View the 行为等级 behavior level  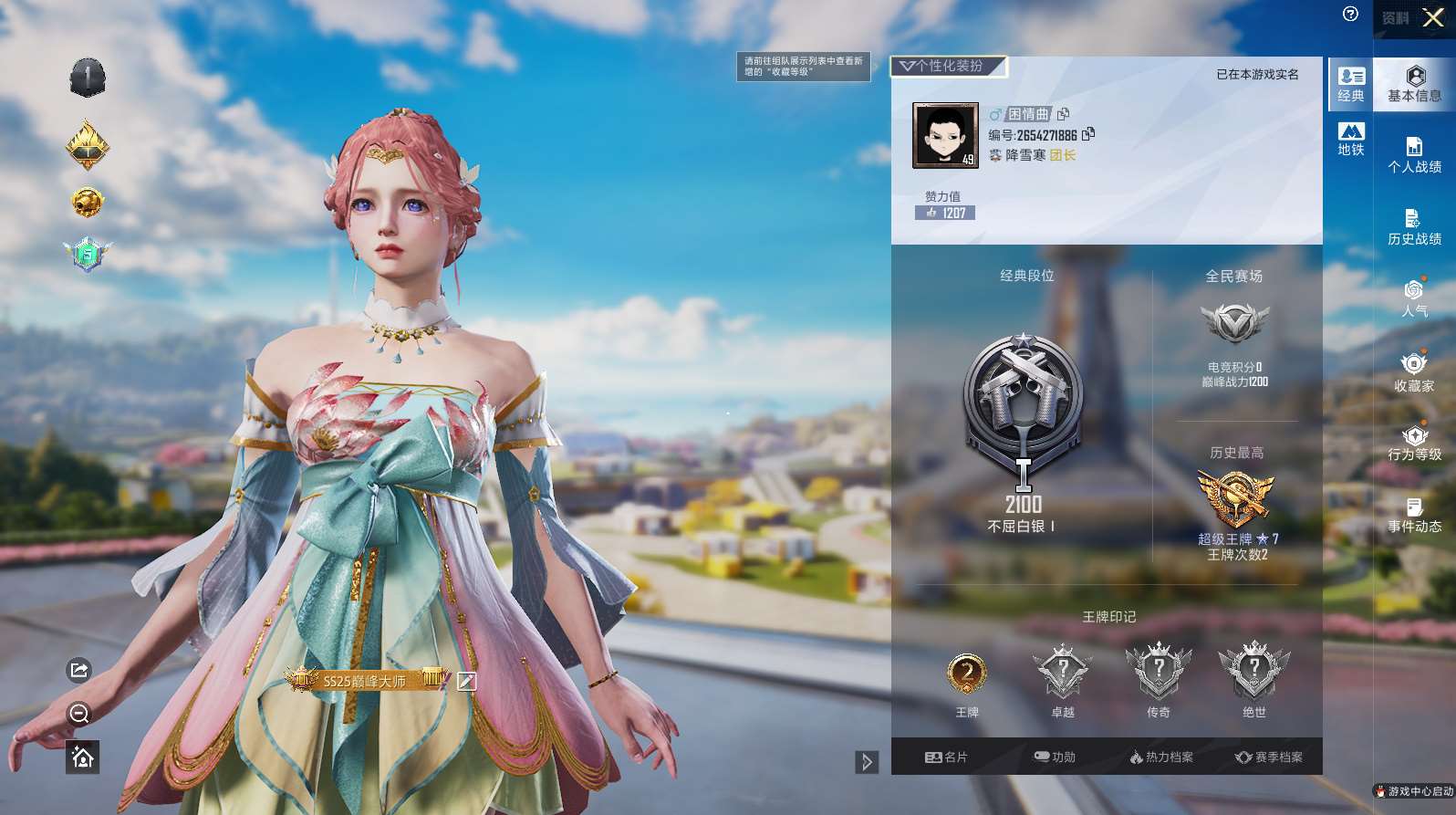tap(1414, 444)
